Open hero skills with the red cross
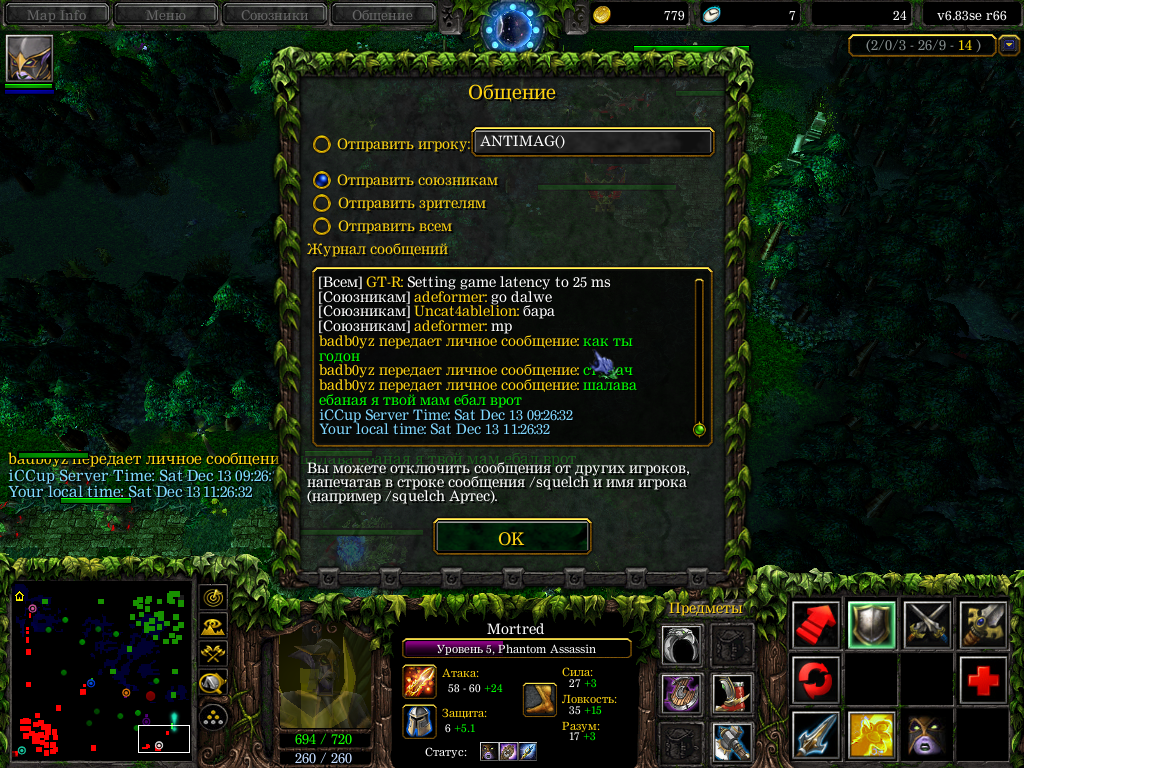The width and height of the screenshot is (1152, 768). (983, 680)
